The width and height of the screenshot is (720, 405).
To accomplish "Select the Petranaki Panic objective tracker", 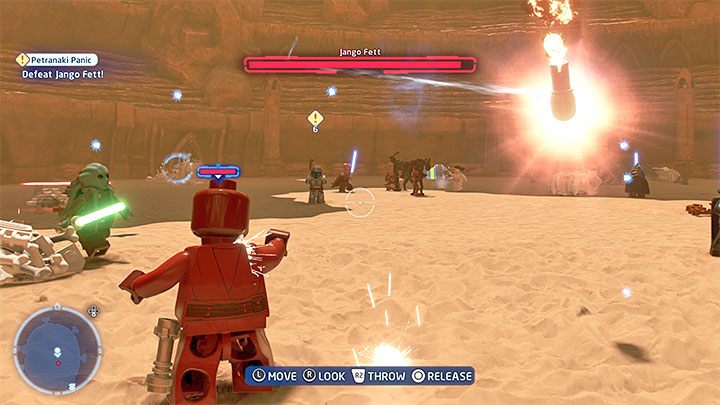I will pos(63,60).
